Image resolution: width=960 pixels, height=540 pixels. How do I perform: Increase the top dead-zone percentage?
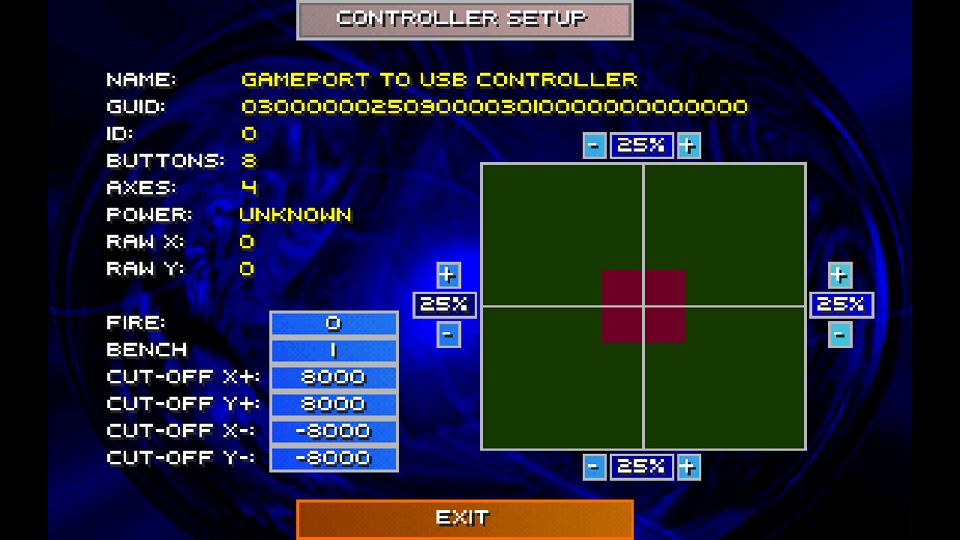[688, 146]
